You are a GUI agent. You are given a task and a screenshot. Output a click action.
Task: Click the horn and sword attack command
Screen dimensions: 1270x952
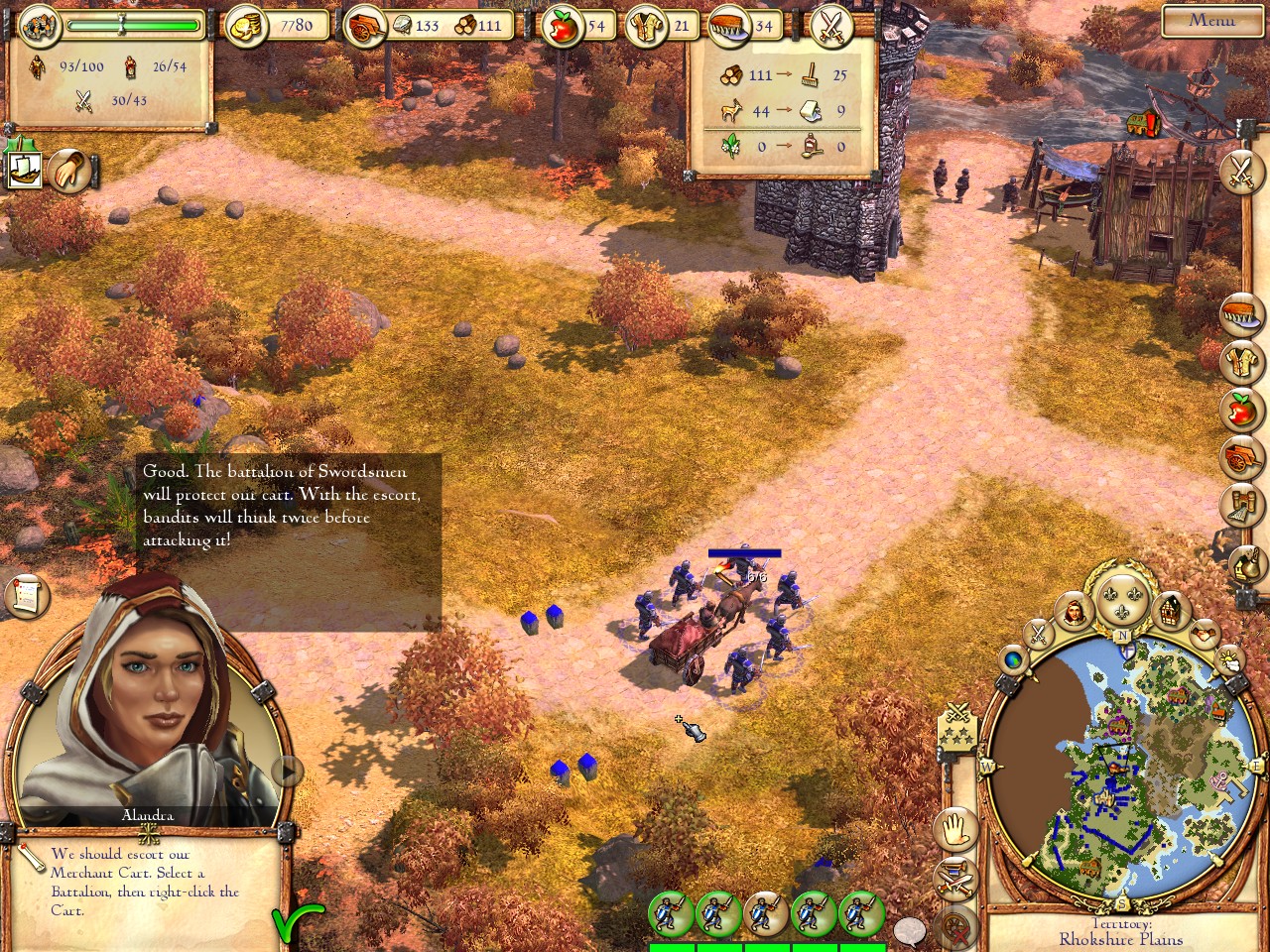[956, 878]
